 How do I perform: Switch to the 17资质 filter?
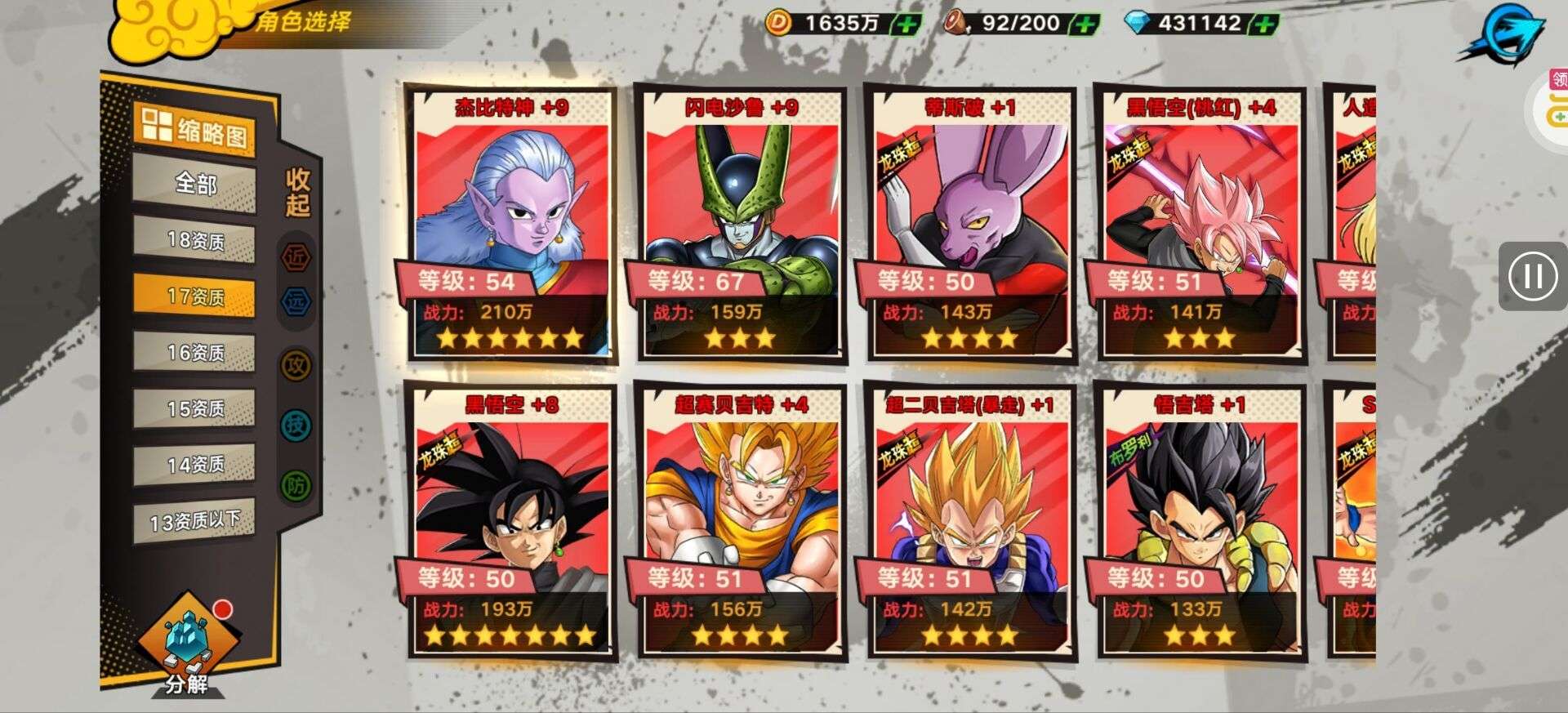point(195,296)
